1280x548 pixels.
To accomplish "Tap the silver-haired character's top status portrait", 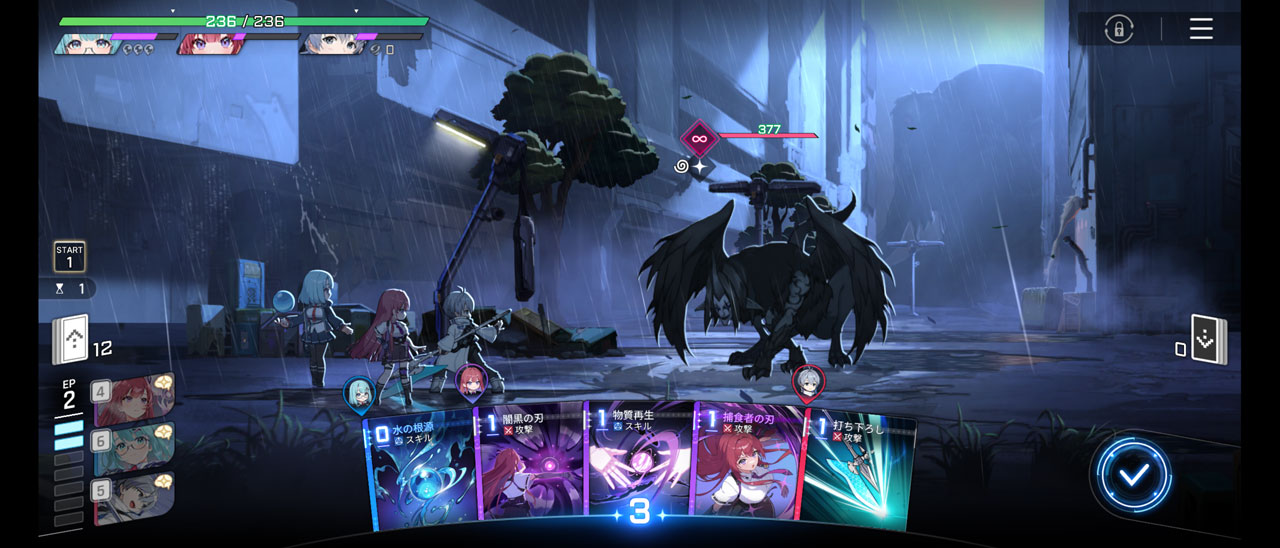I will [x=330, y=43].
